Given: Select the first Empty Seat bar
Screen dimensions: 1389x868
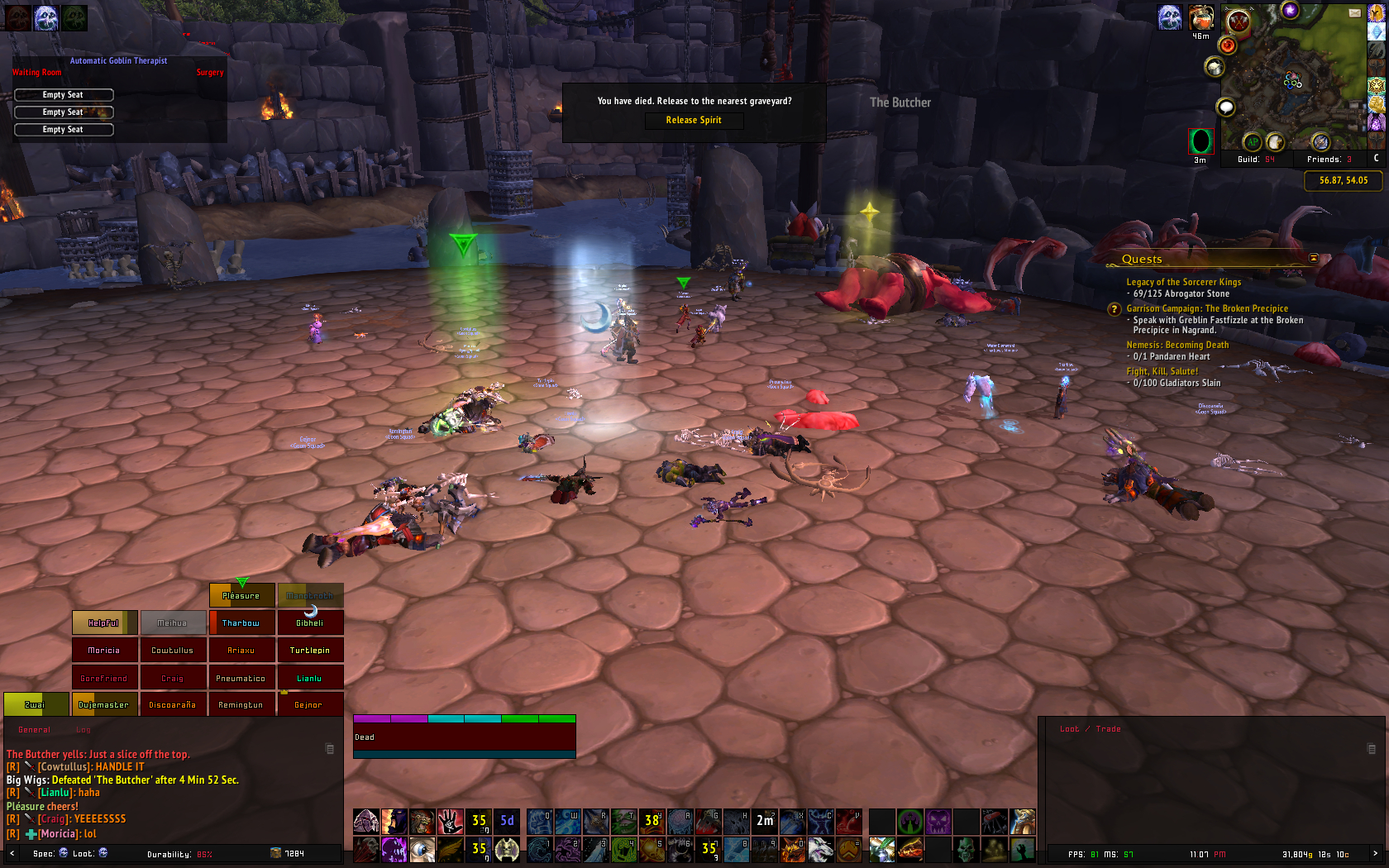Looking at the screenshot, I should click(64, 95).
